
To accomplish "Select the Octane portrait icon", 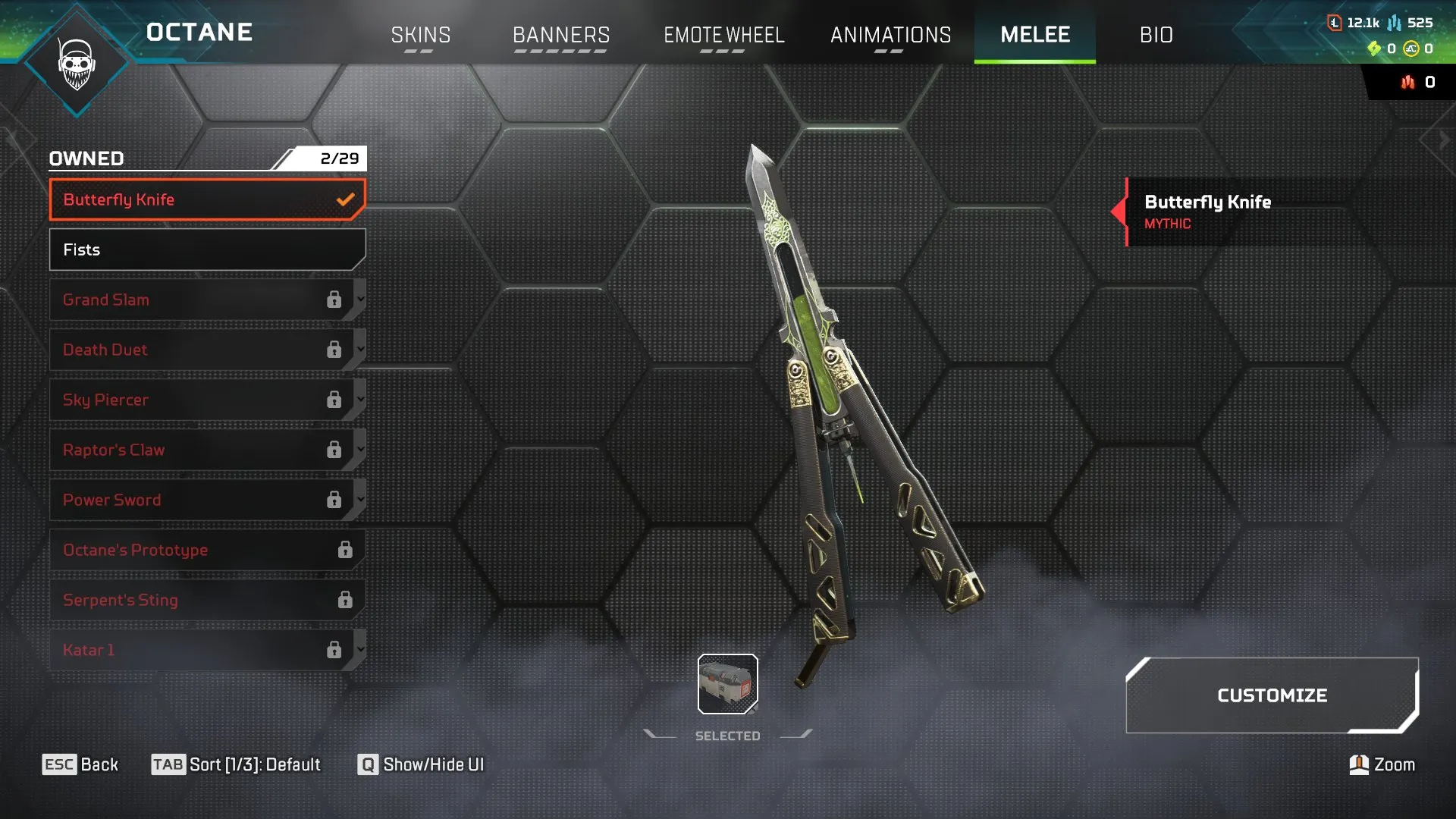I will point(76,64).
